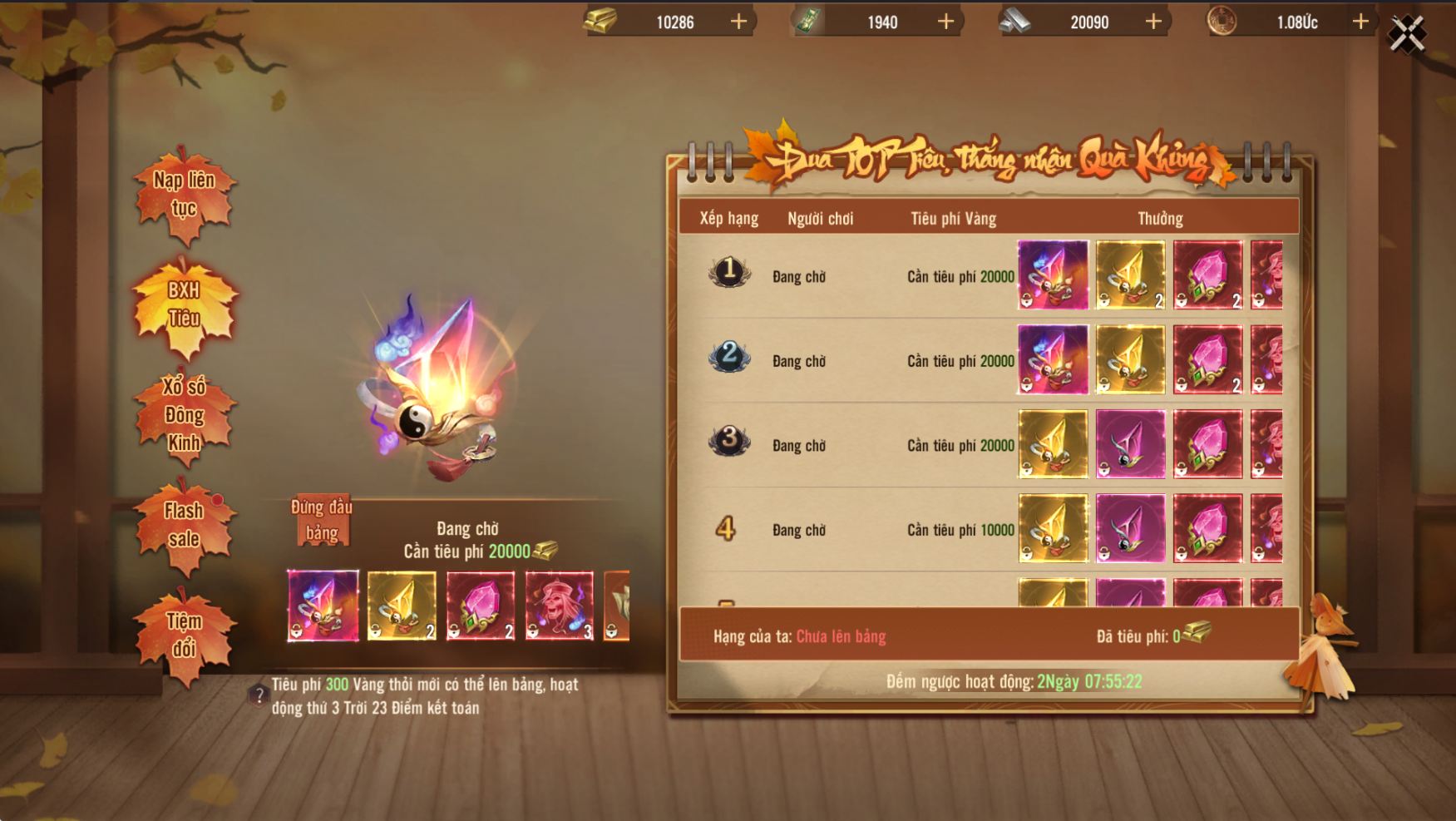Add more gold bars with the plus button
The image size is (1456, 821).
pyautogui.click(x=738, y=22)
